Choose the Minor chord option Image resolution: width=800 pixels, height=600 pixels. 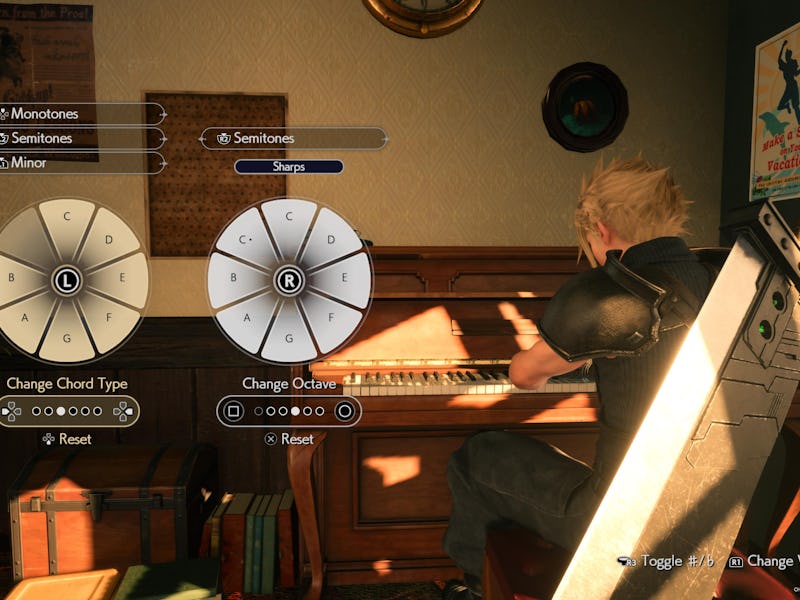(x=80, y=162)
